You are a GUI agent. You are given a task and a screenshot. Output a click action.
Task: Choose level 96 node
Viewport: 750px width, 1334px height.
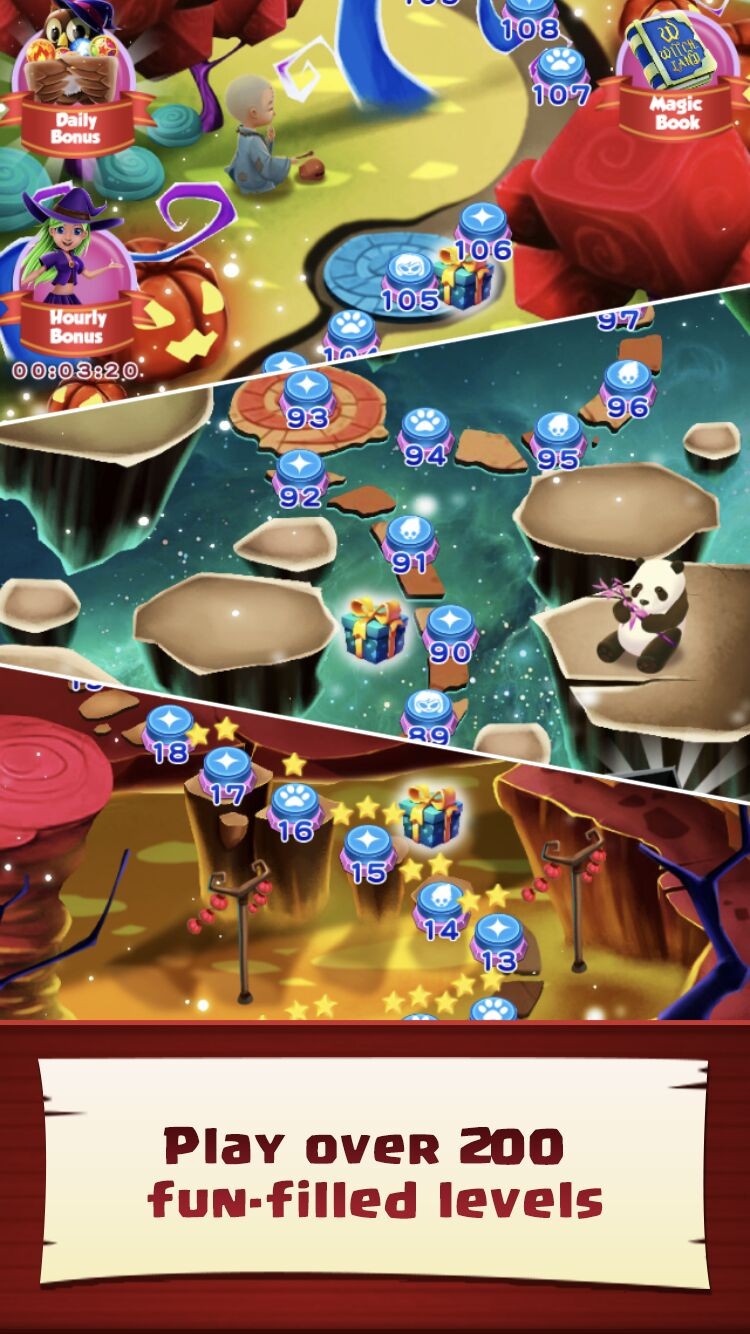pyautogui.click(x=628, y=387)
